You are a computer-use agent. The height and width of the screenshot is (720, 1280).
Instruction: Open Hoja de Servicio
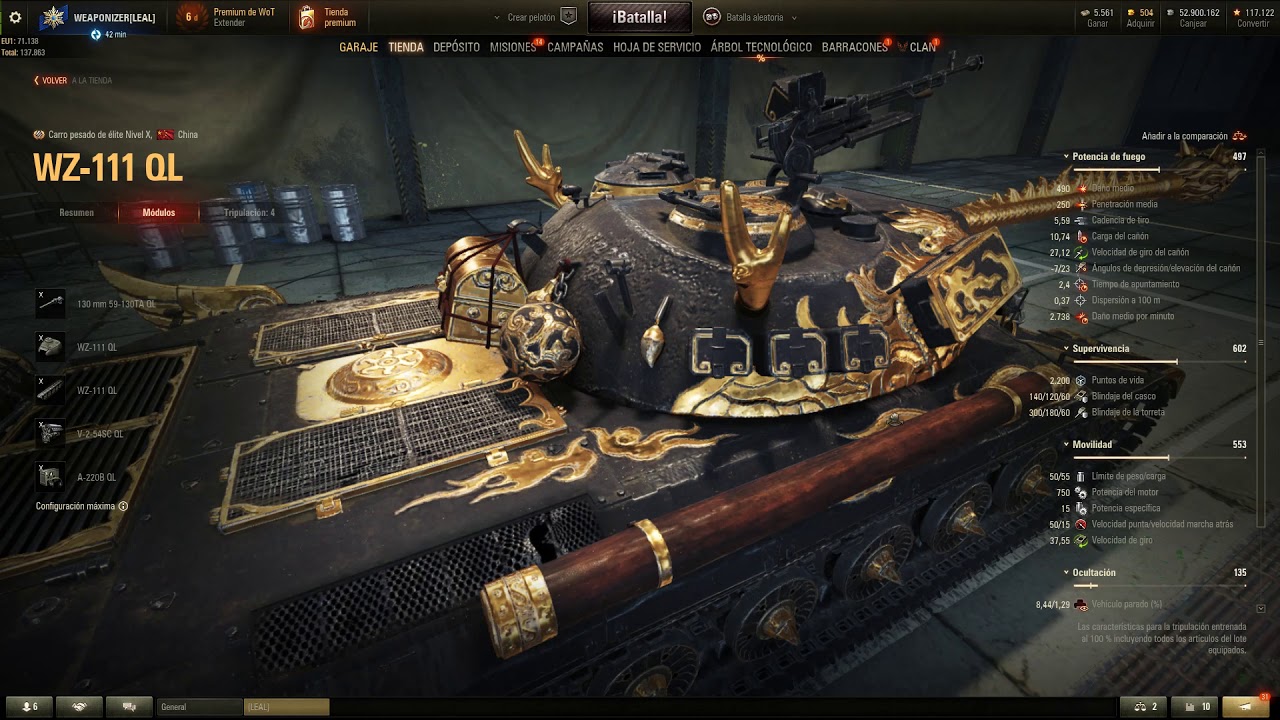tap(657, 47)
